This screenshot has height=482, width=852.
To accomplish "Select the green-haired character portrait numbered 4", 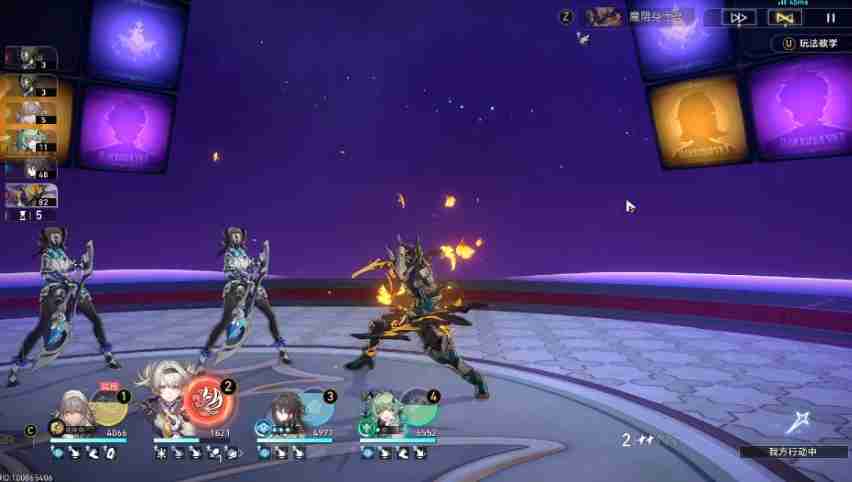I will coord(385,413).
